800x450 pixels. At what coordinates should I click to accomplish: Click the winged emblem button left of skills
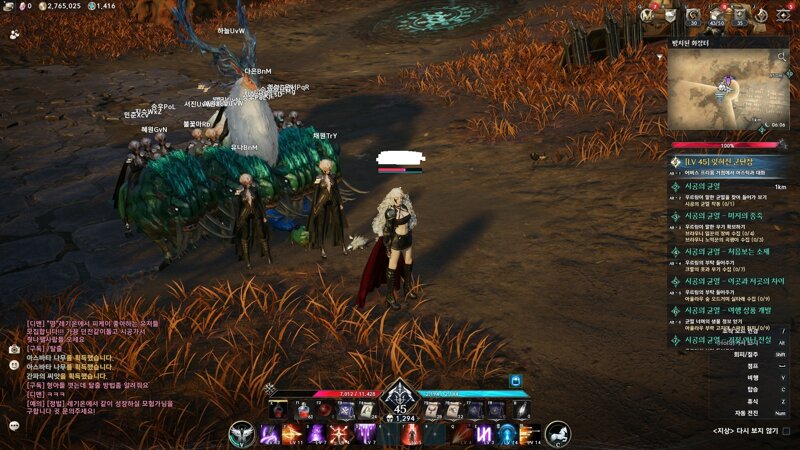[x=241, y=433]
